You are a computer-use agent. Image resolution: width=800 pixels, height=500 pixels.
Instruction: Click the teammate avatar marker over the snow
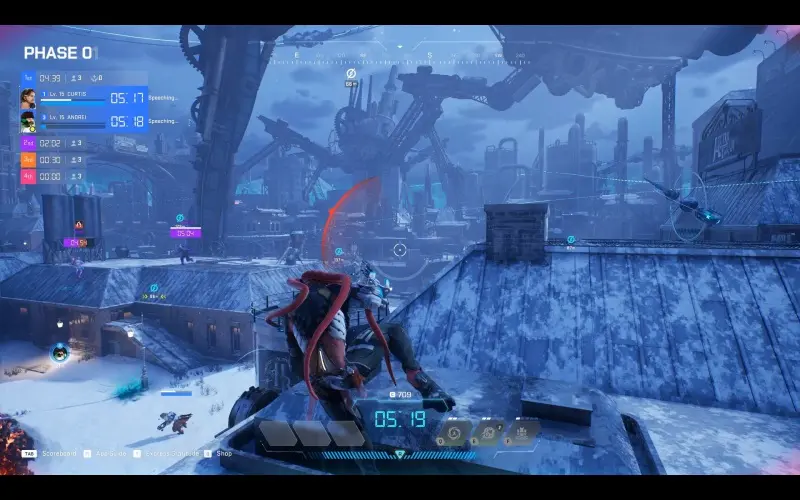(59, 352)
